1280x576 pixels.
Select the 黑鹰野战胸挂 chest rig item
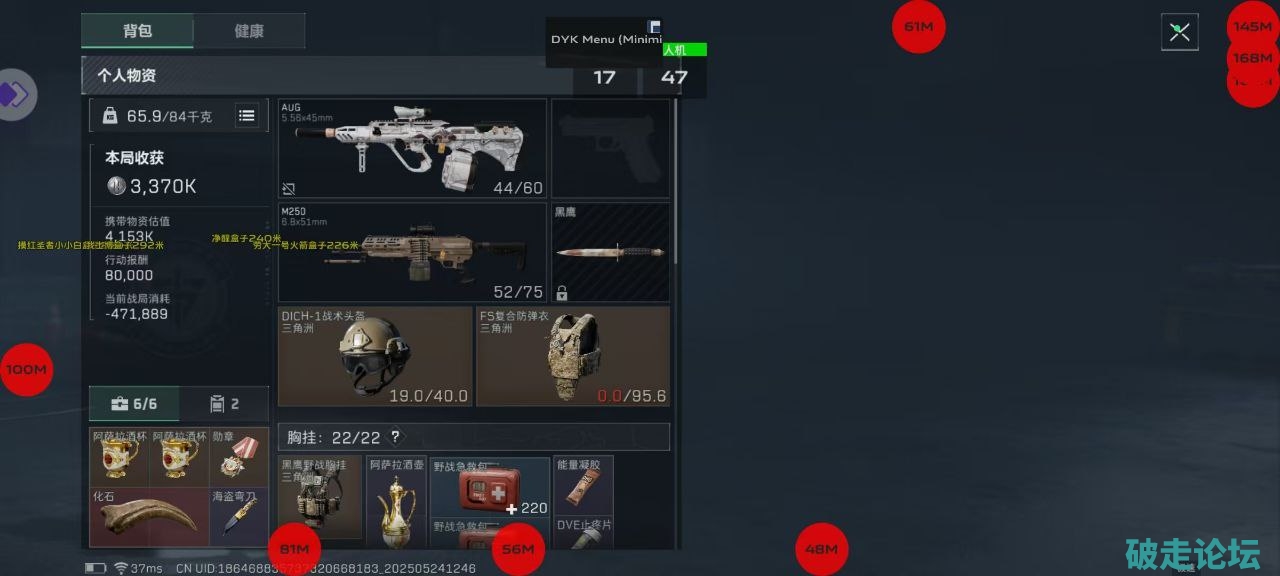pos(320,500)
